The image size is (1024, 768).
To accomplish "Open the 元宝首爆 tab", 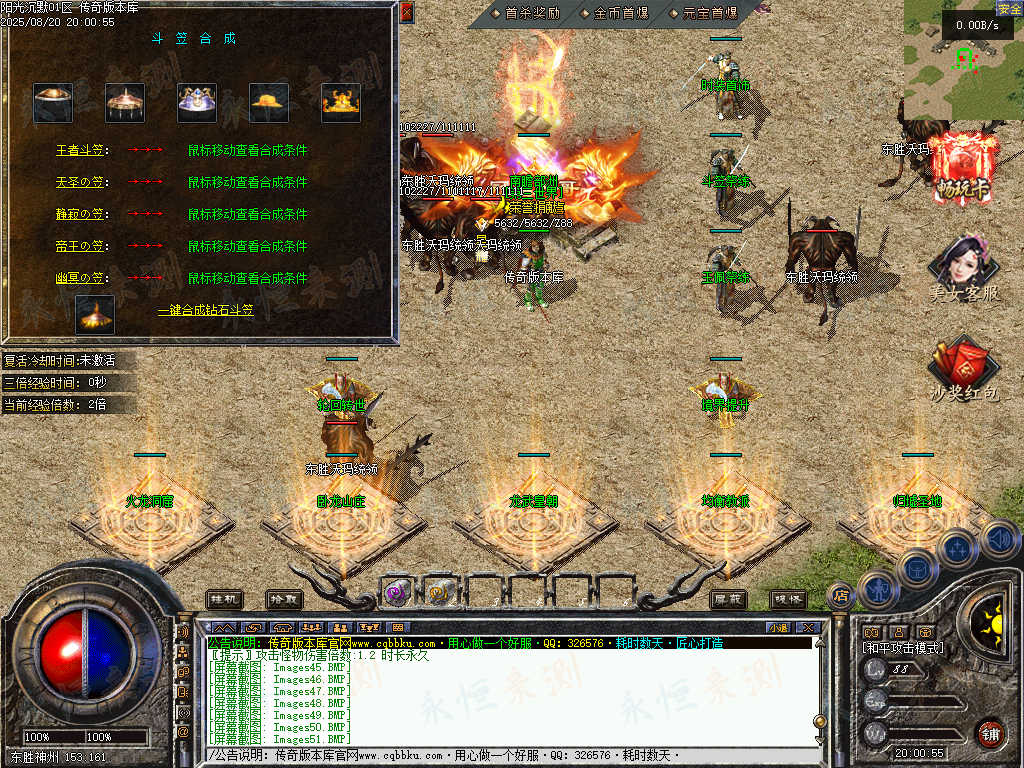I will [x=709, y=14].
